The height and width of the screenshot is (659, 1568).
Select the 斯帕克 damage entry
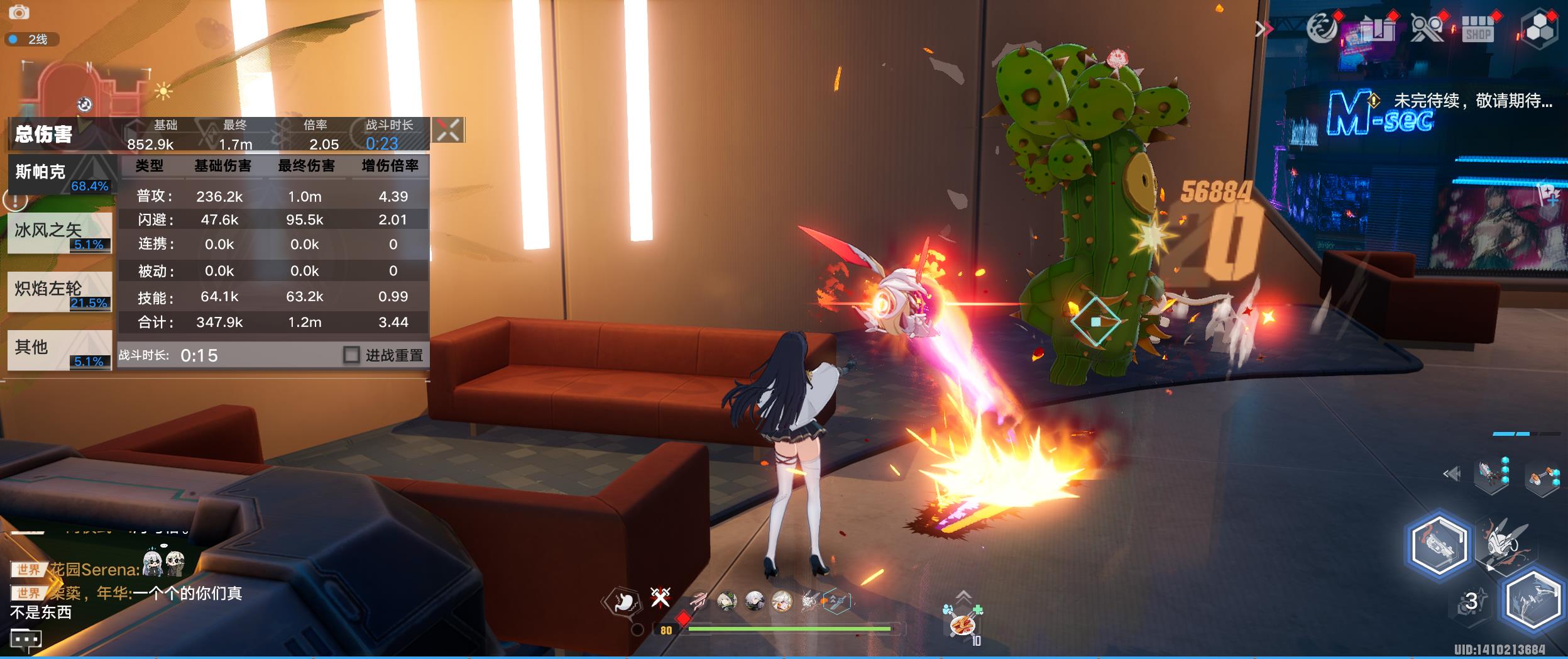[61, 174]
